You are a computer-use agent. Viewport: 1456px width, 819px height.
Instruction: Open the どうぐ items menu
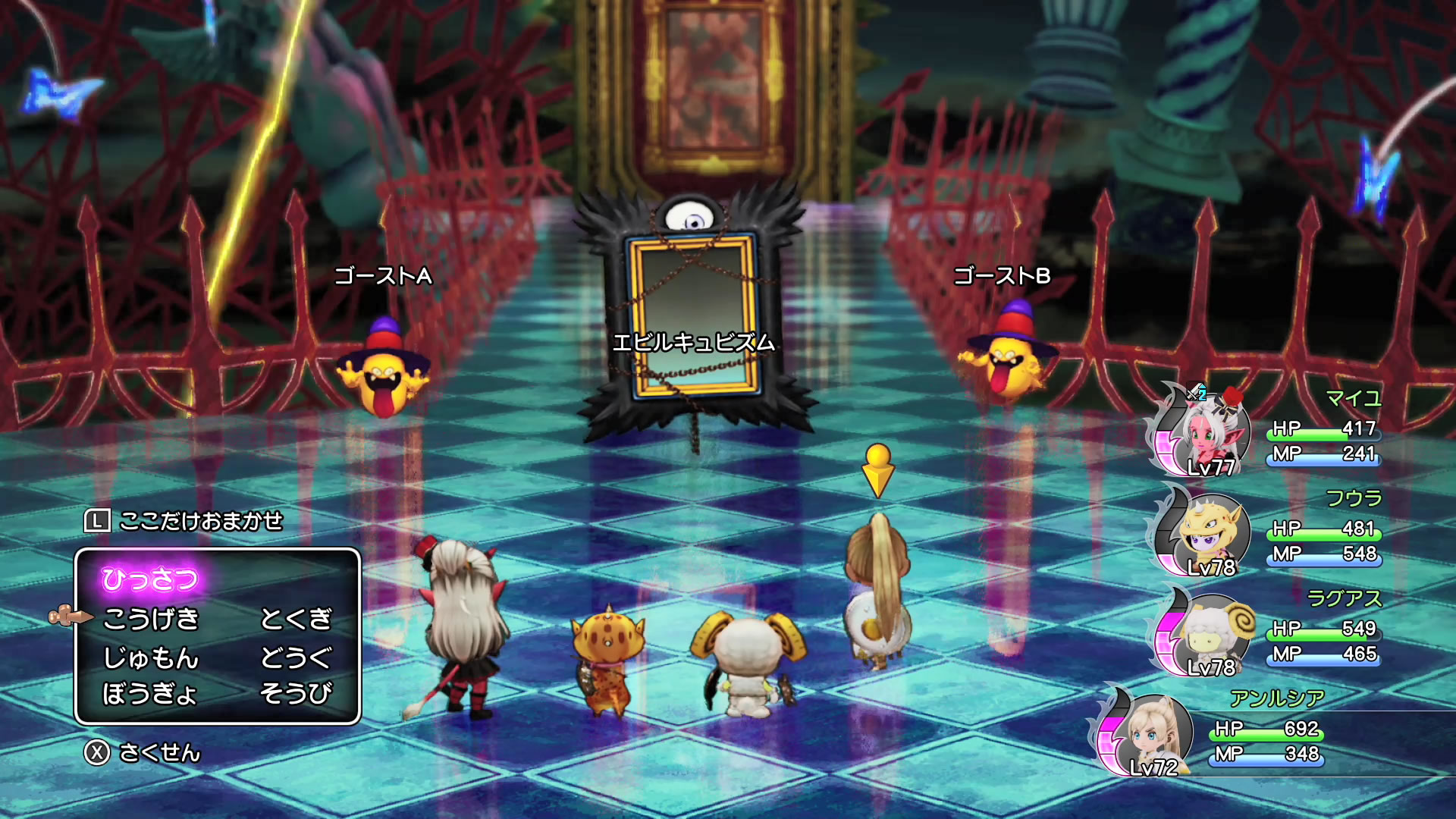click(296, 657)
